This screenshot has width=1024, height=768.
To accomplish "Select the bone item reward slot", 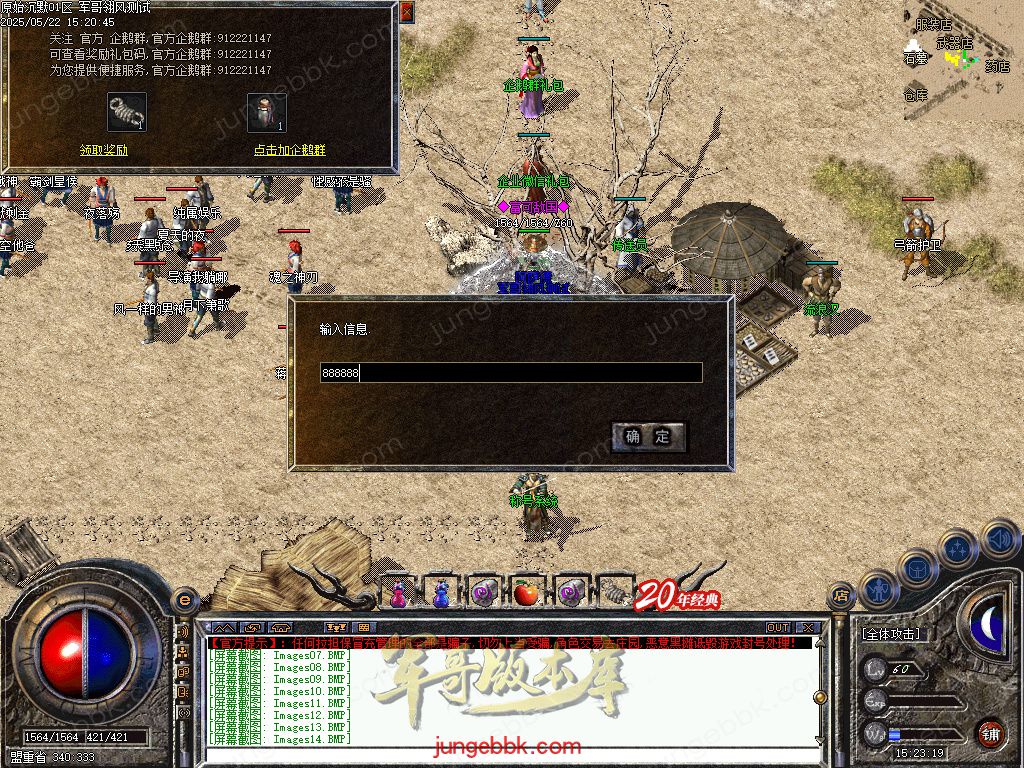I will click(x=127, y=112).
